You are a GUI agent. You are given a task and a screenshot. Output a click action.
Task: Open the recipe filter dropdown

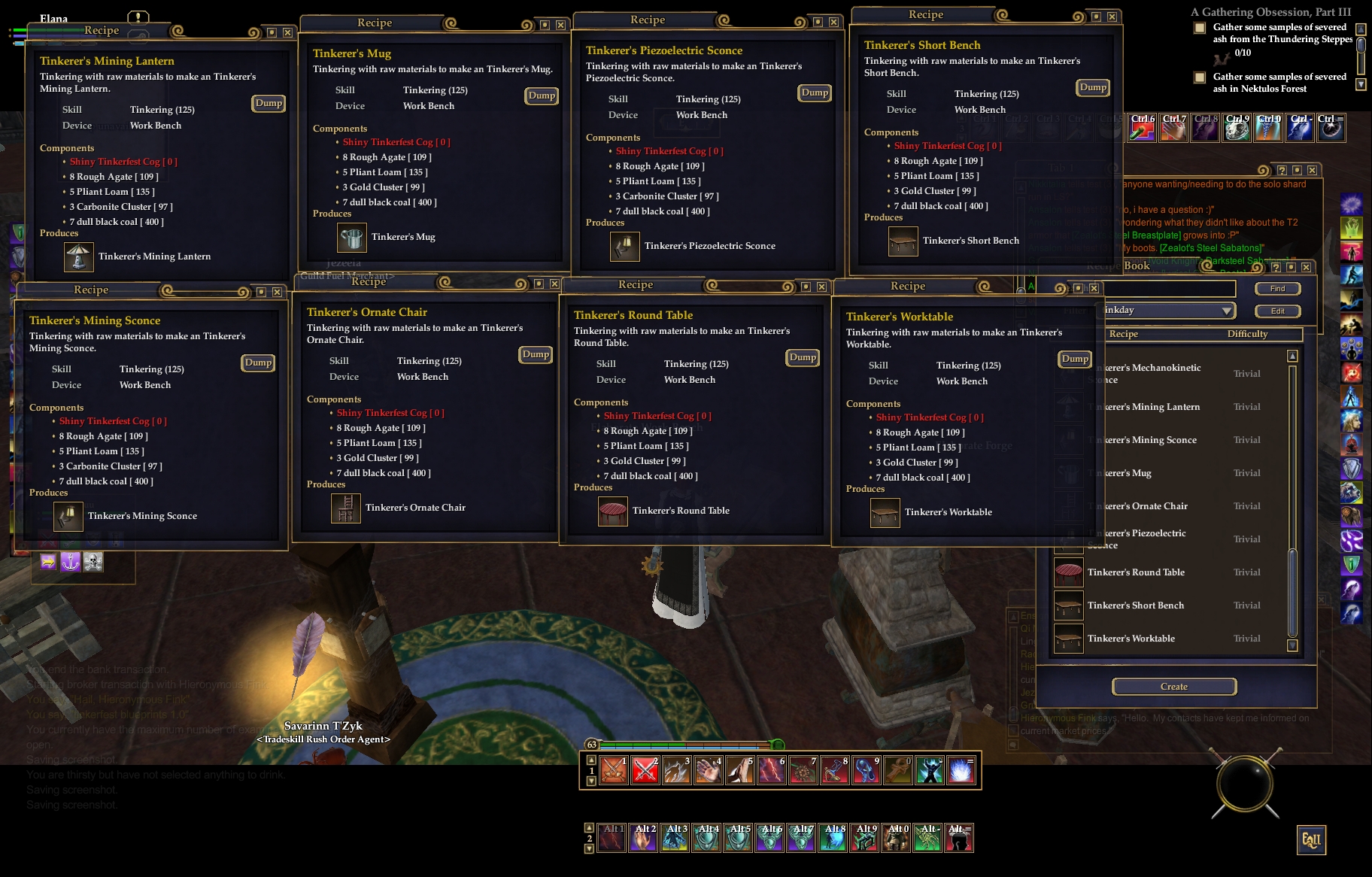click(1226, 311)
